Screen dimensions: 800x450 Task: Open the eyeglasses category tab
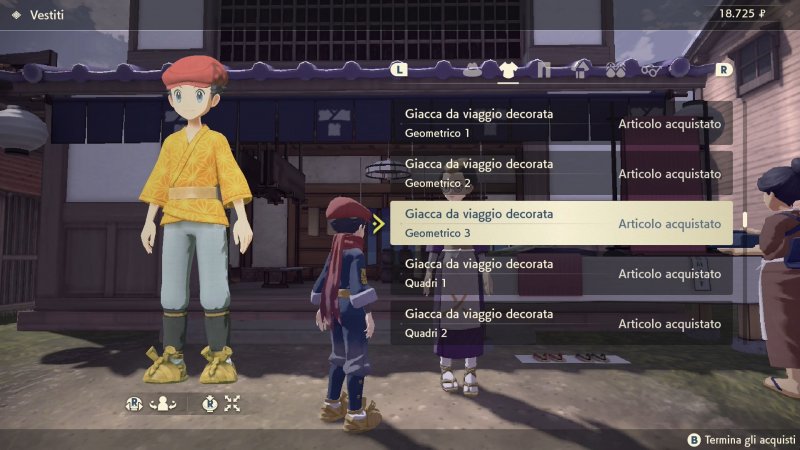pyautogui.click(x=651, y=70)
